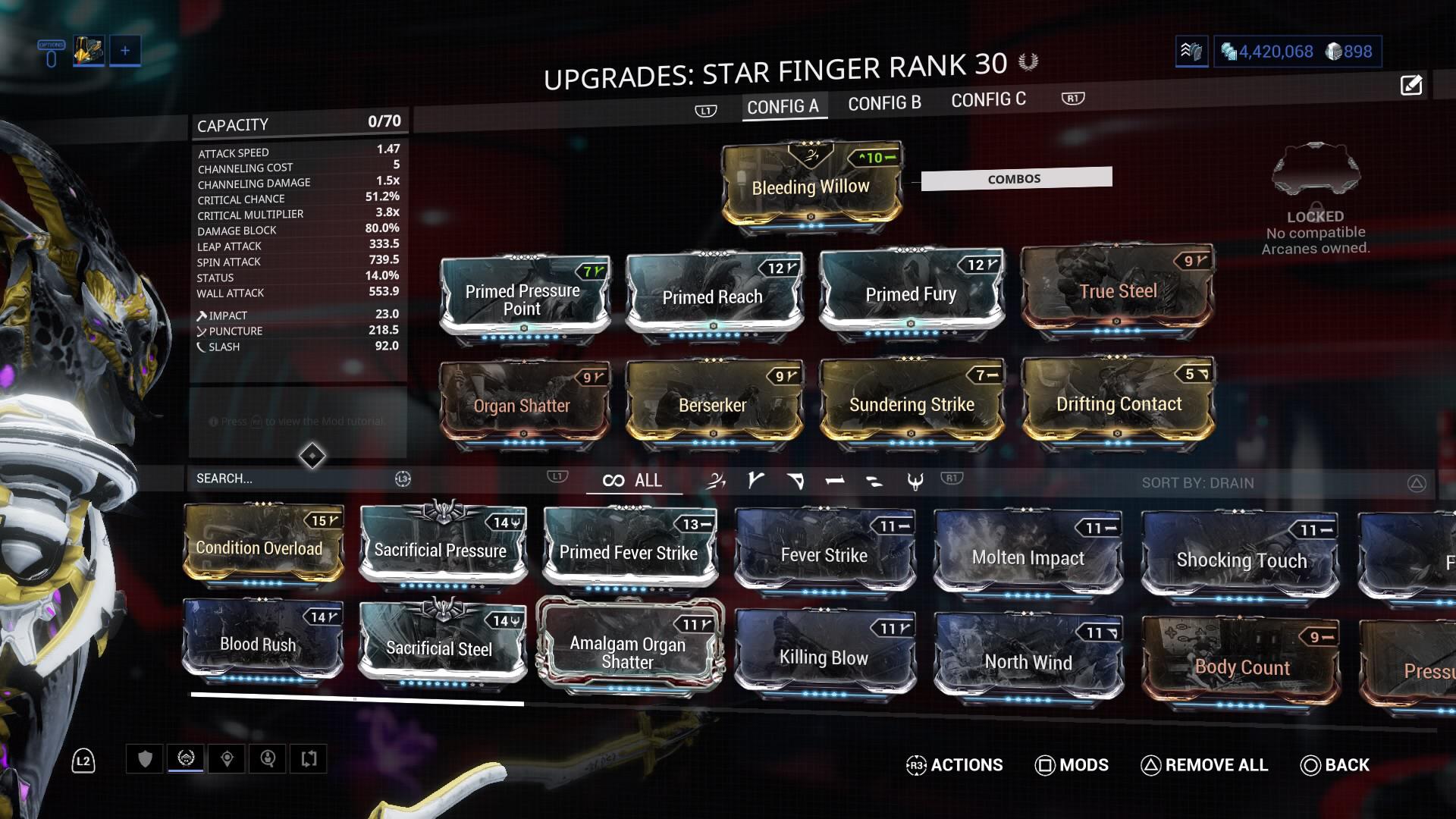Click the capacity progress bar showing 0/70
Viewport: 1456px width, 819px height.
(299, 124)
